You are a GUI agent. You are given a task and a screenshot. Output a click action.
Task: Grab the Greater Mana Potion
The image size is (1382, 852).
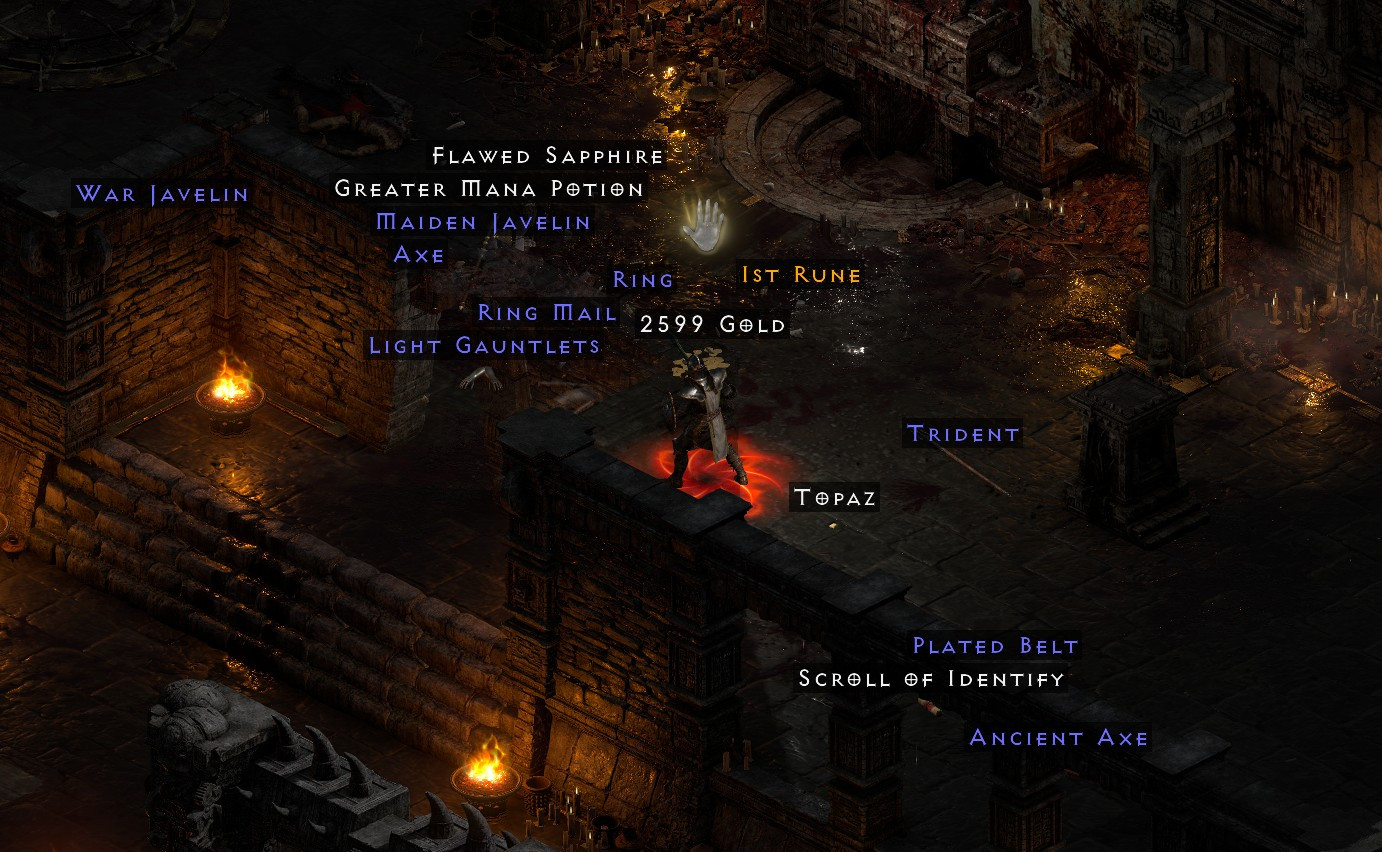click(489, 188)
